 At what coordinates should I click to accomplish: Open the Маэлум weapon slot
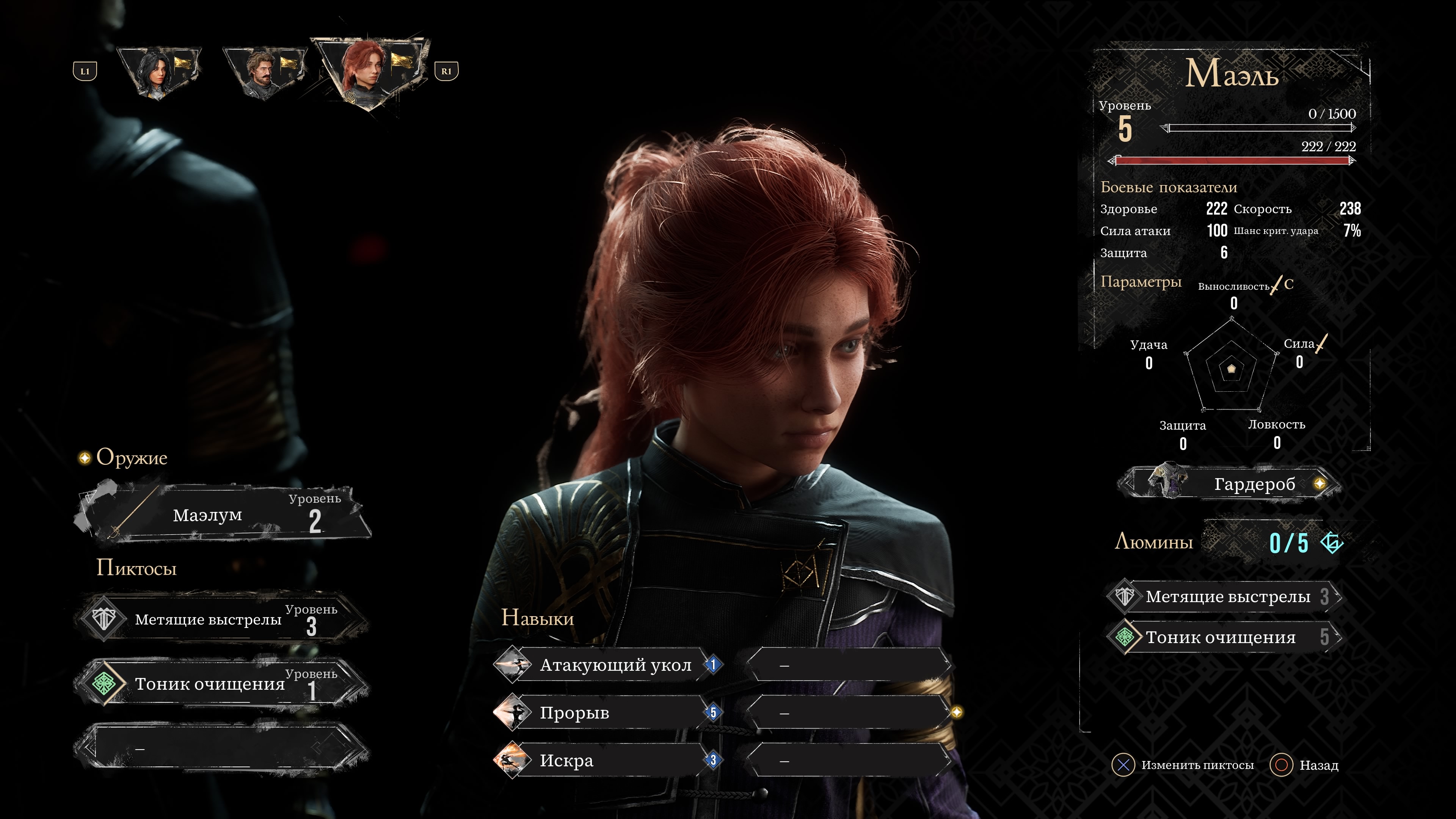tap(223, 515)
